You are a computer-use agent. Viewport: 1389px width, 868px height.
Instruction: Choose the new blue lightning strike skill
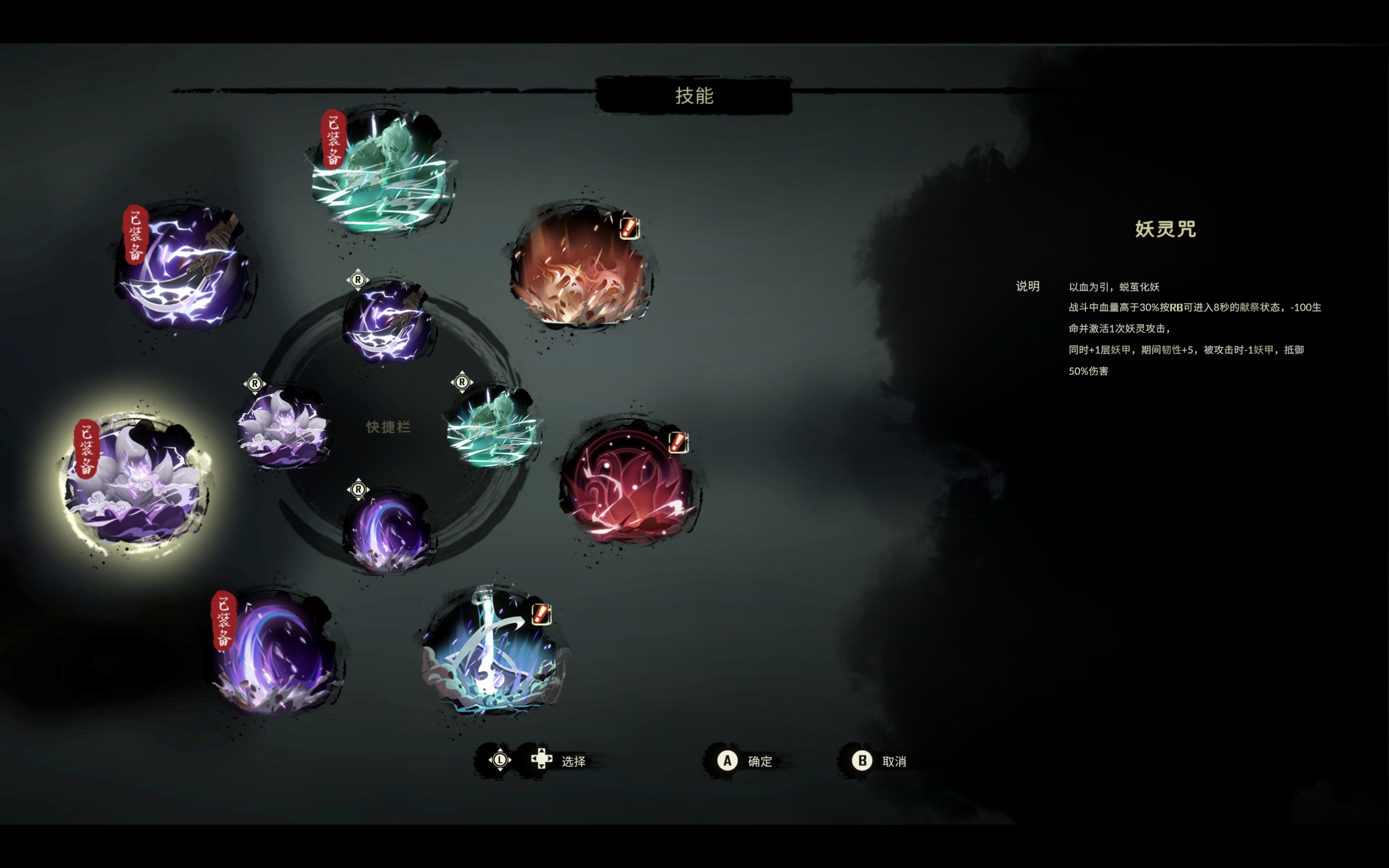[493, 652]
